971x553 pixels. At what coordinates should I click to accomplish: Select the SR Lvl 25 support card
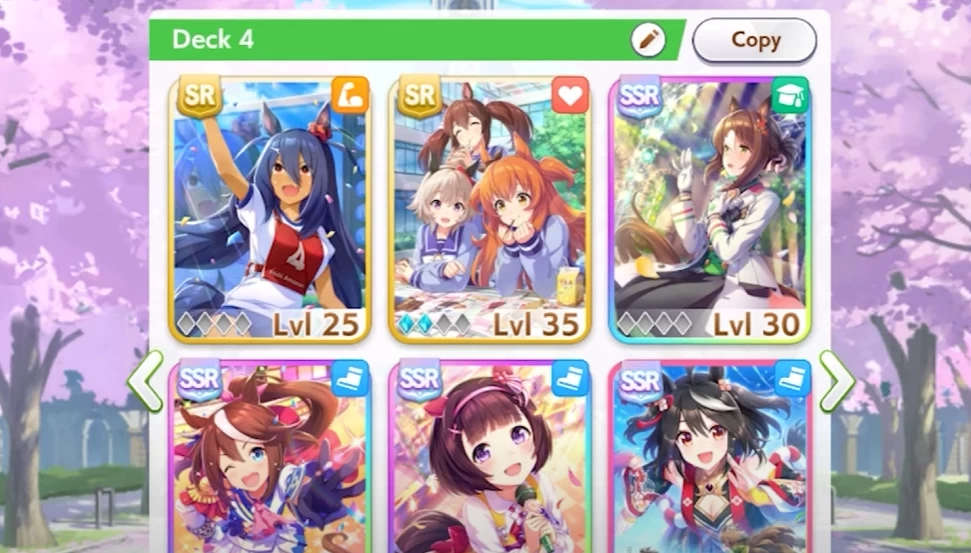pyautogui.click(x=270, y=208)
